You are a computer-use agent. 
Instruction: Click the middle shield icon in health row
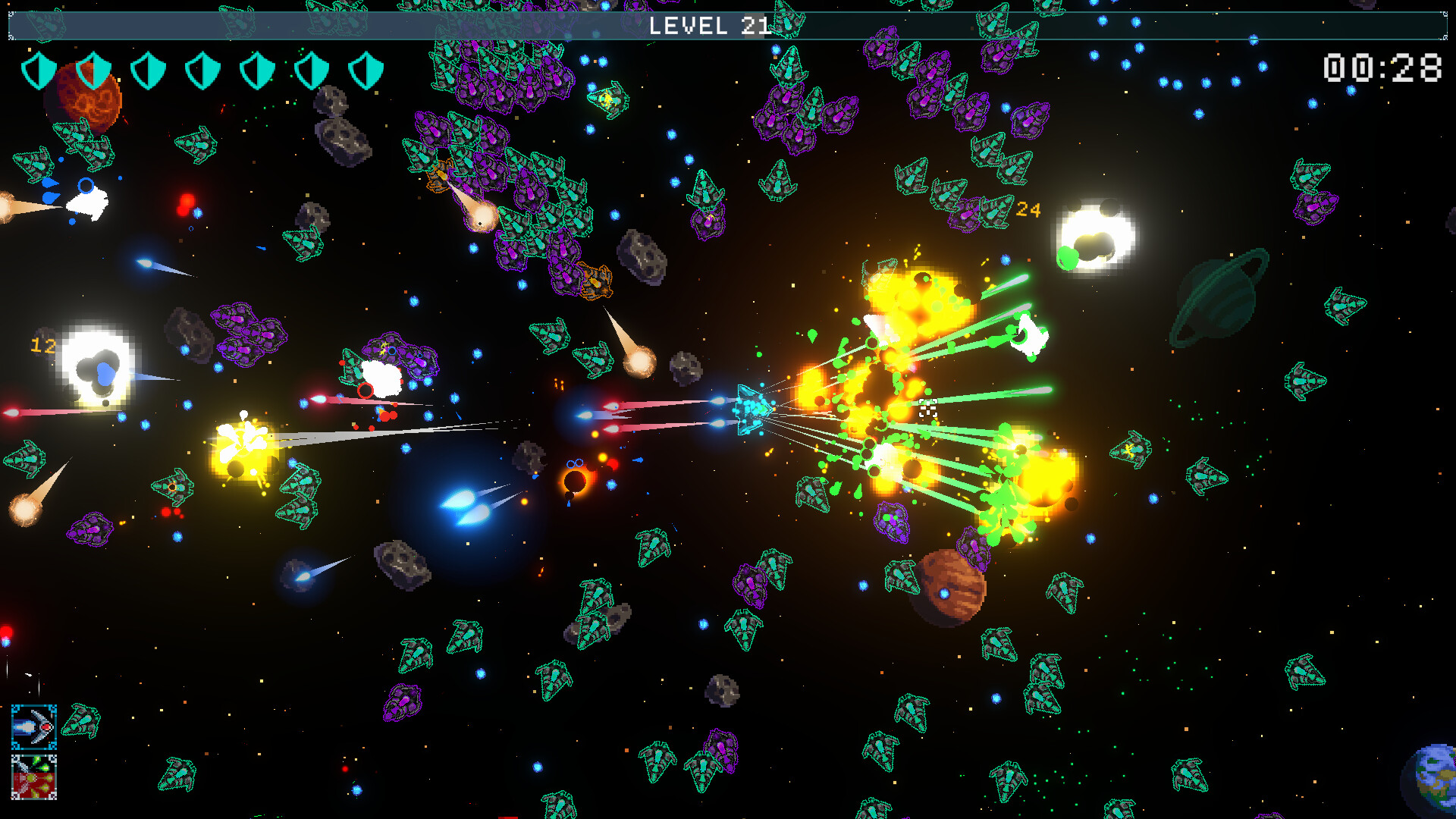point(203,71)
